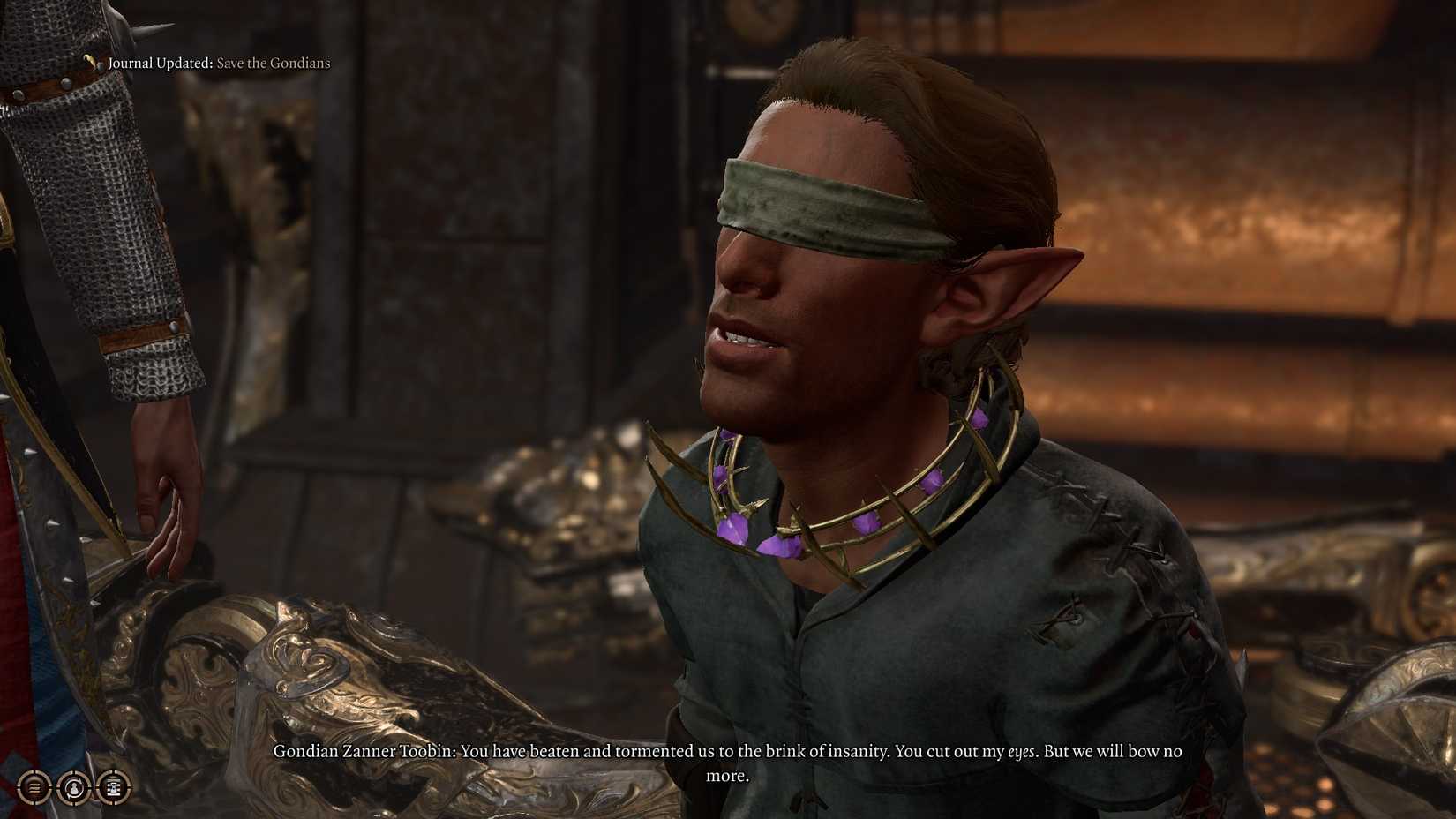The height and width of the screenshot is (819, 1456).
Task: Select the character turn-around icon in dialogue bar
Action: pos(72,787)
